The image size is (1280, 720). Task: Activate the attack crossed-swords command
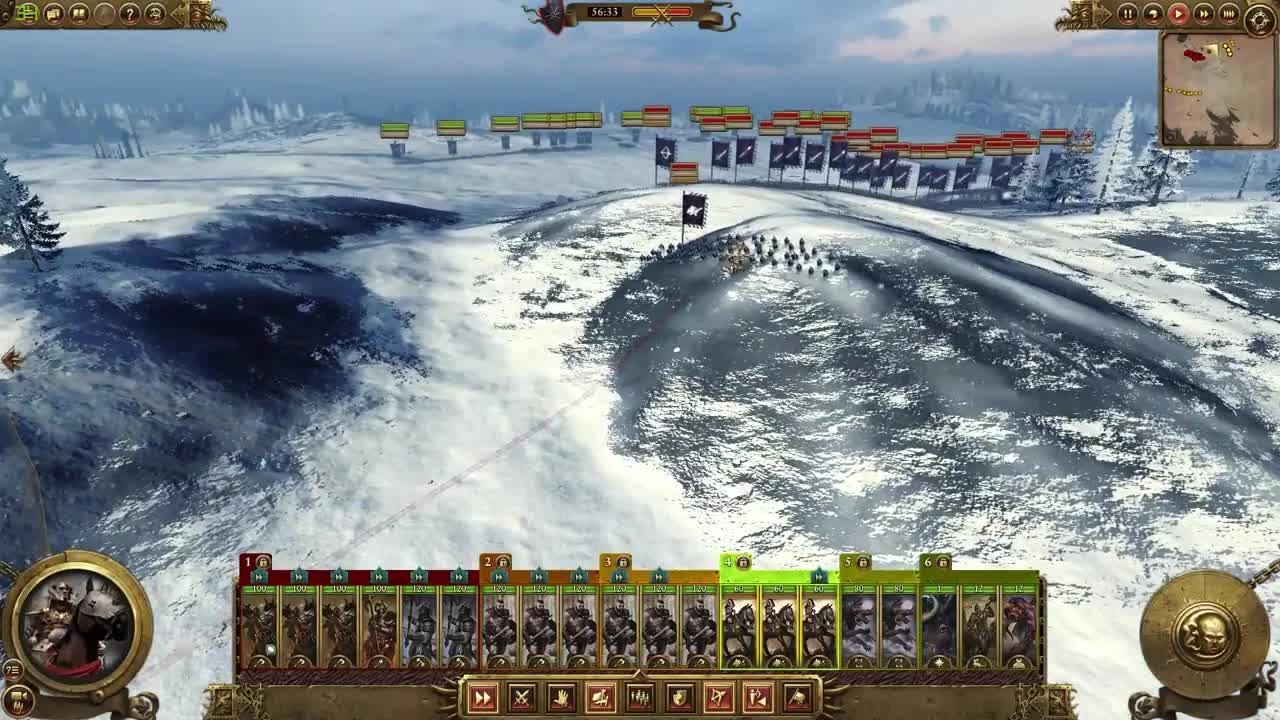pyautogui.click(x=521, y=700)
